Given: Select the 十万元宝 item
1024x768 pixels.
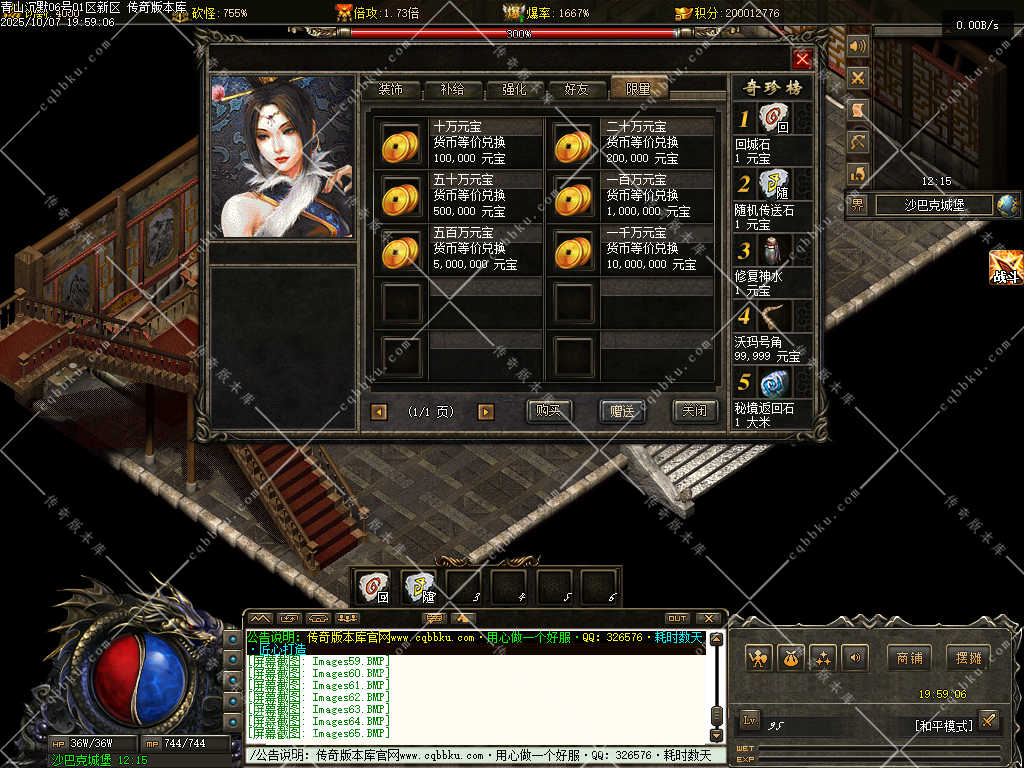Looking at the screenshot, I should click(401, 144).
